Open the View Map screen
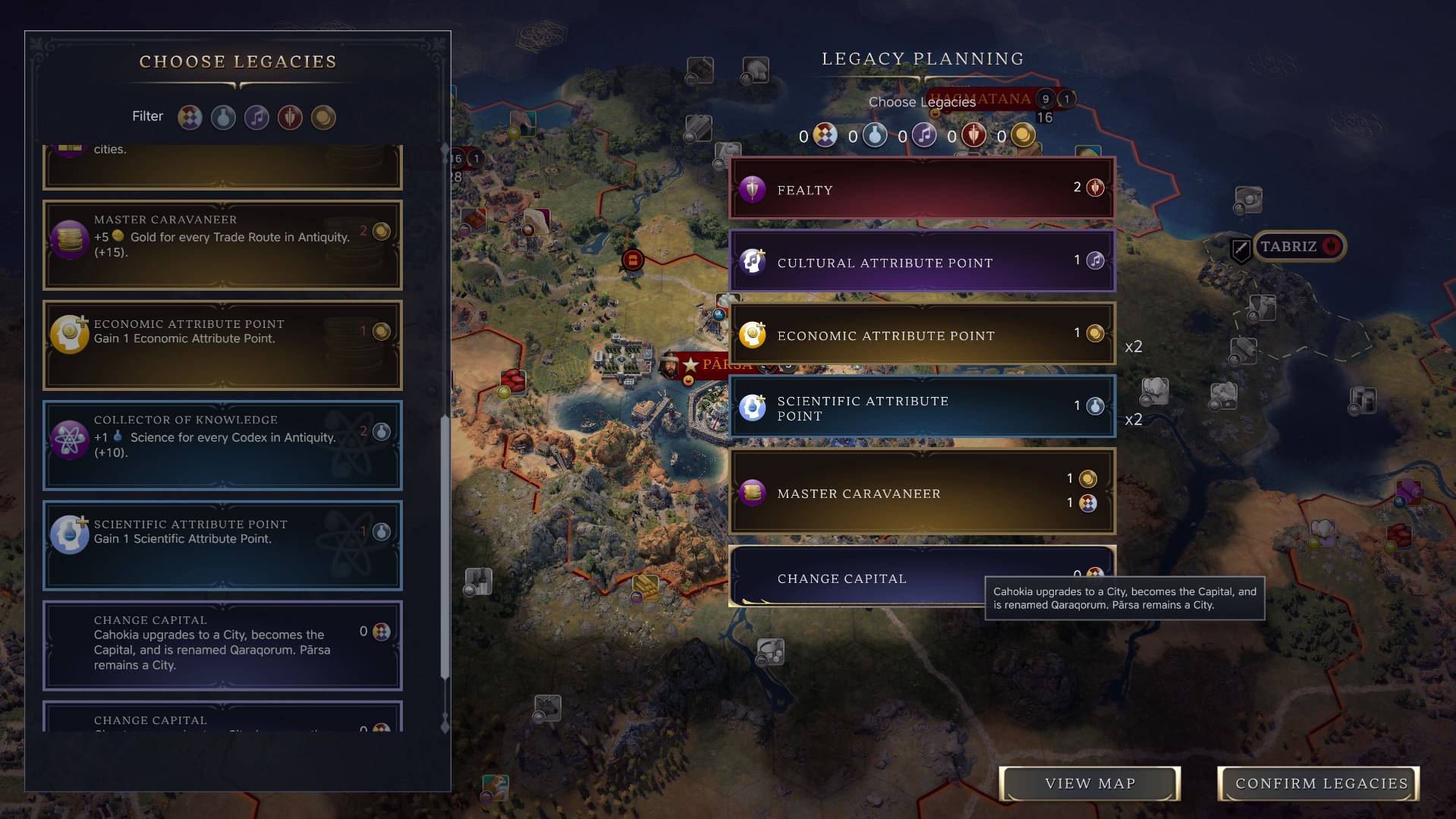 1090,783
